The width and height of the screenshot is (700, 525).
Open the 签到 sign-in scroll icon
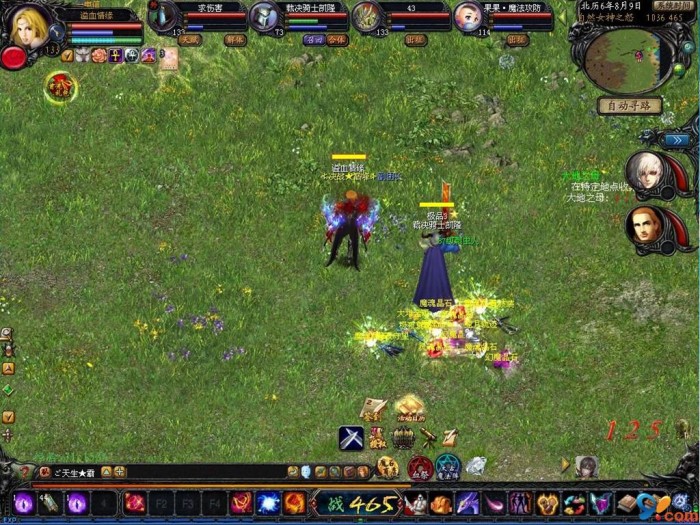pyautogui.click(x=373, y=409)
